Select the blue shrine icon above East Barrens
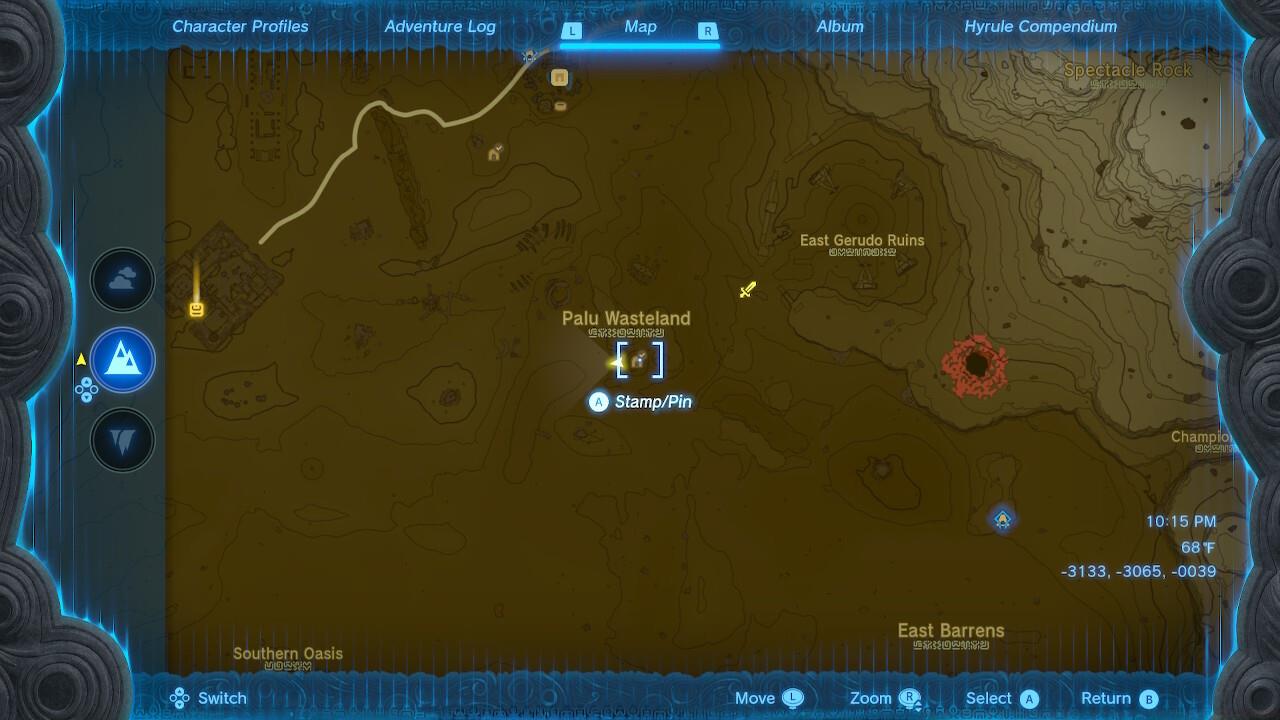The height and width of the screenshot is (720, 1280). 1003,519
